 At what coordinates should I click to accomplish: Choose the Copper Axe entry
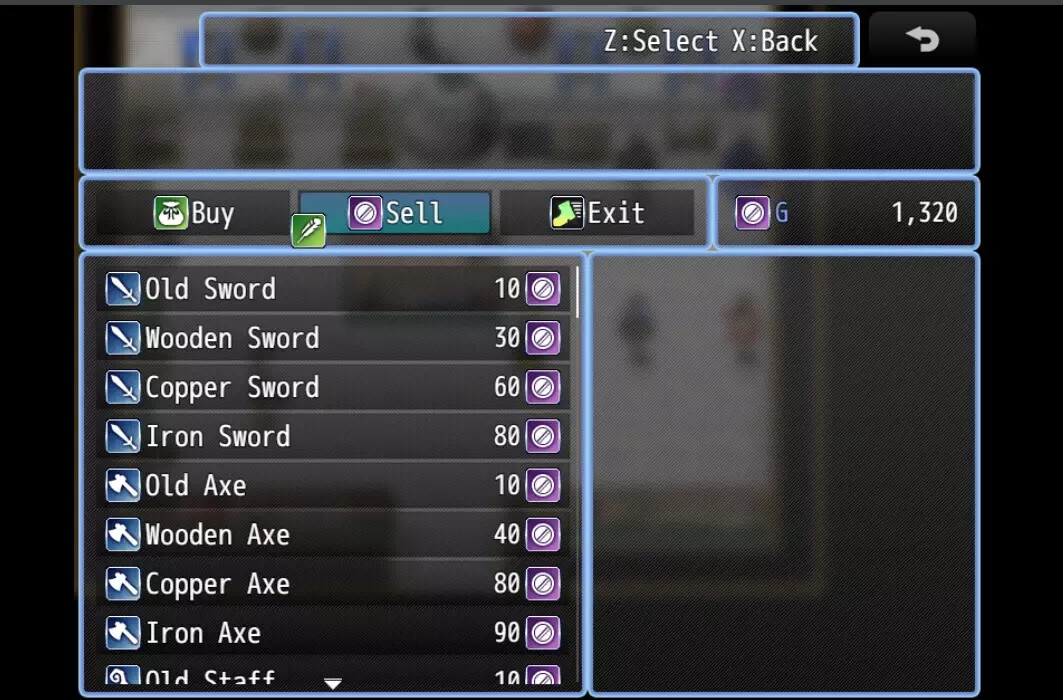click(333, 583)
